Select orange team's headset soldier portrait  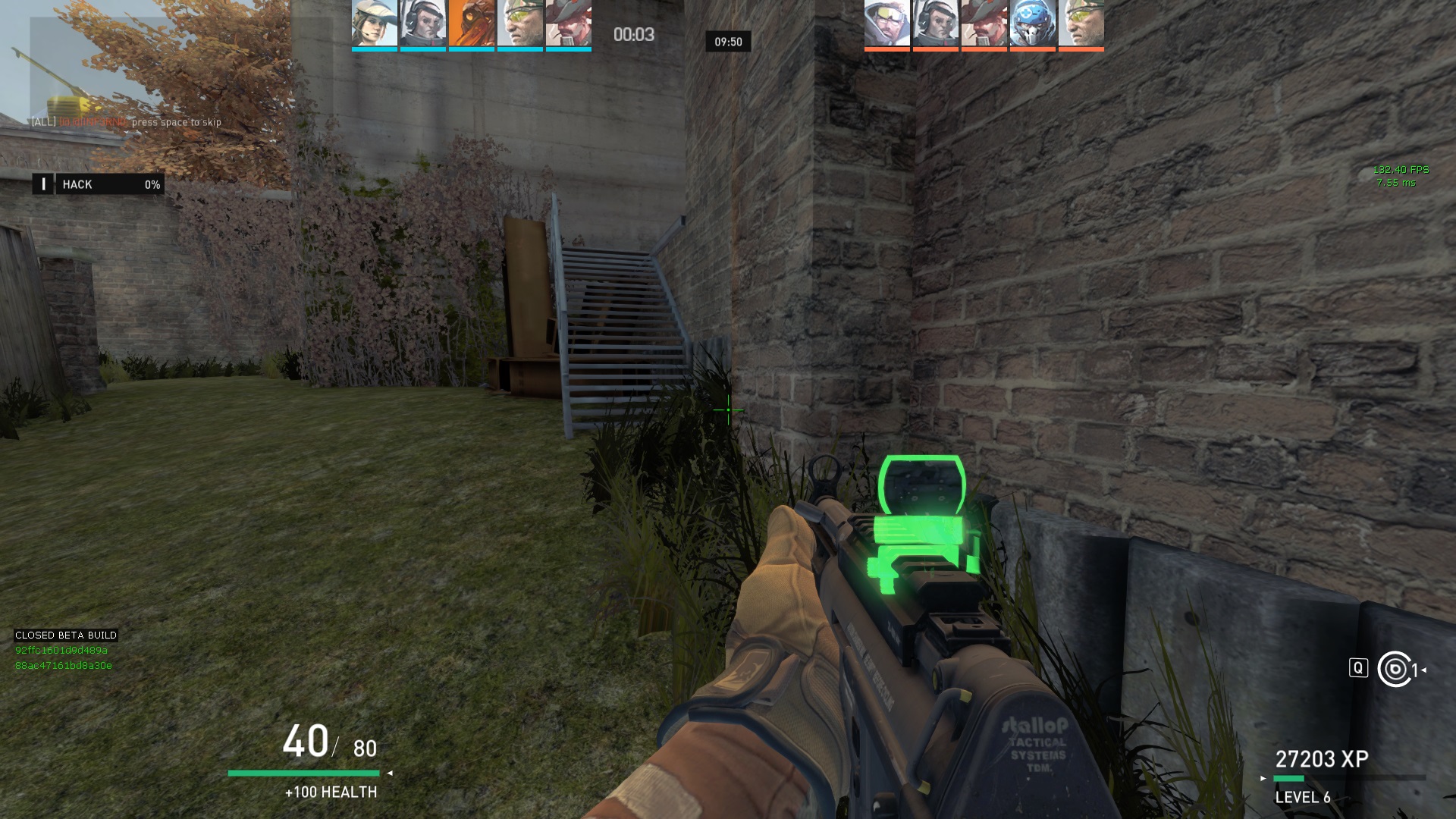coord(935,24)
